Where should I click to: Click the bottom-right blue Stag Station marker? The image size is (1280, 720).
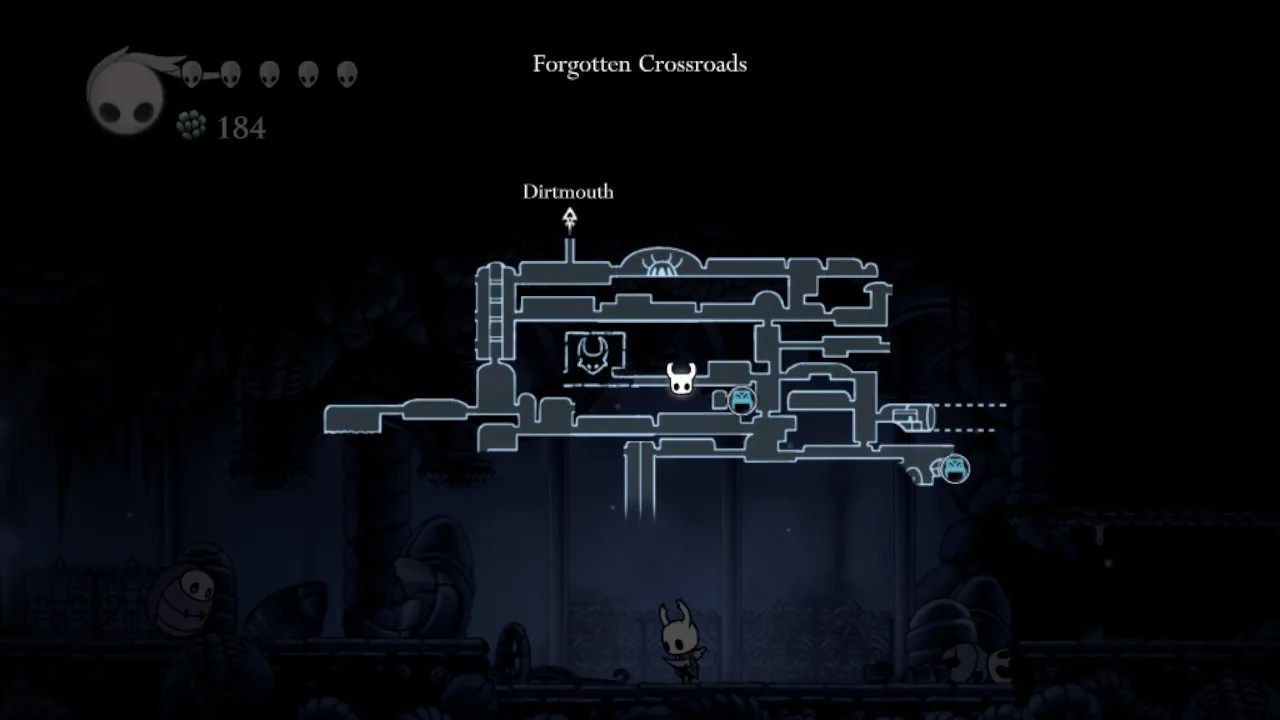[953, 468]
